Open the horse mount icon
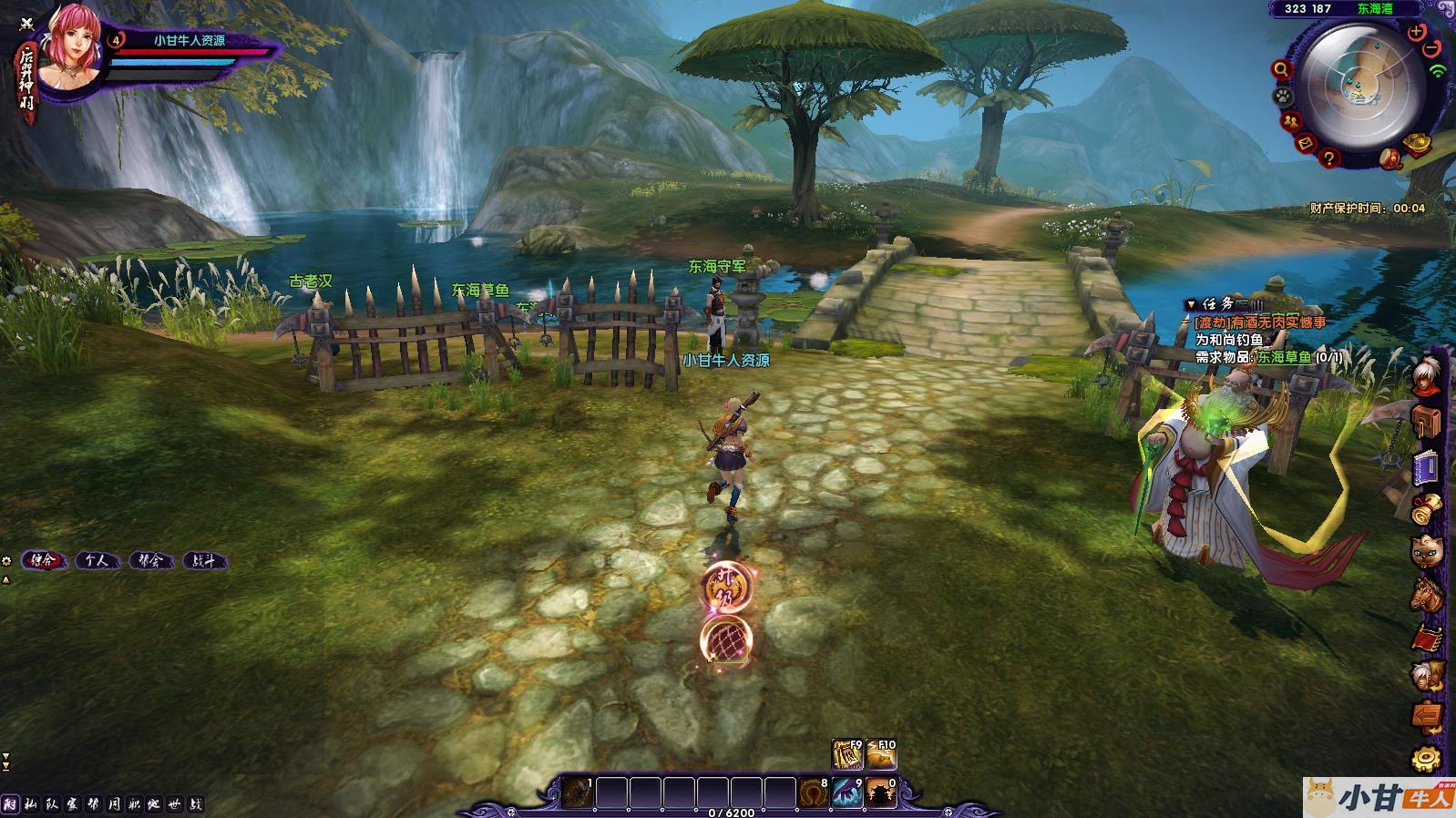Image resolution: width=1456 pixels, height=818 pixels. (1426, 593)
